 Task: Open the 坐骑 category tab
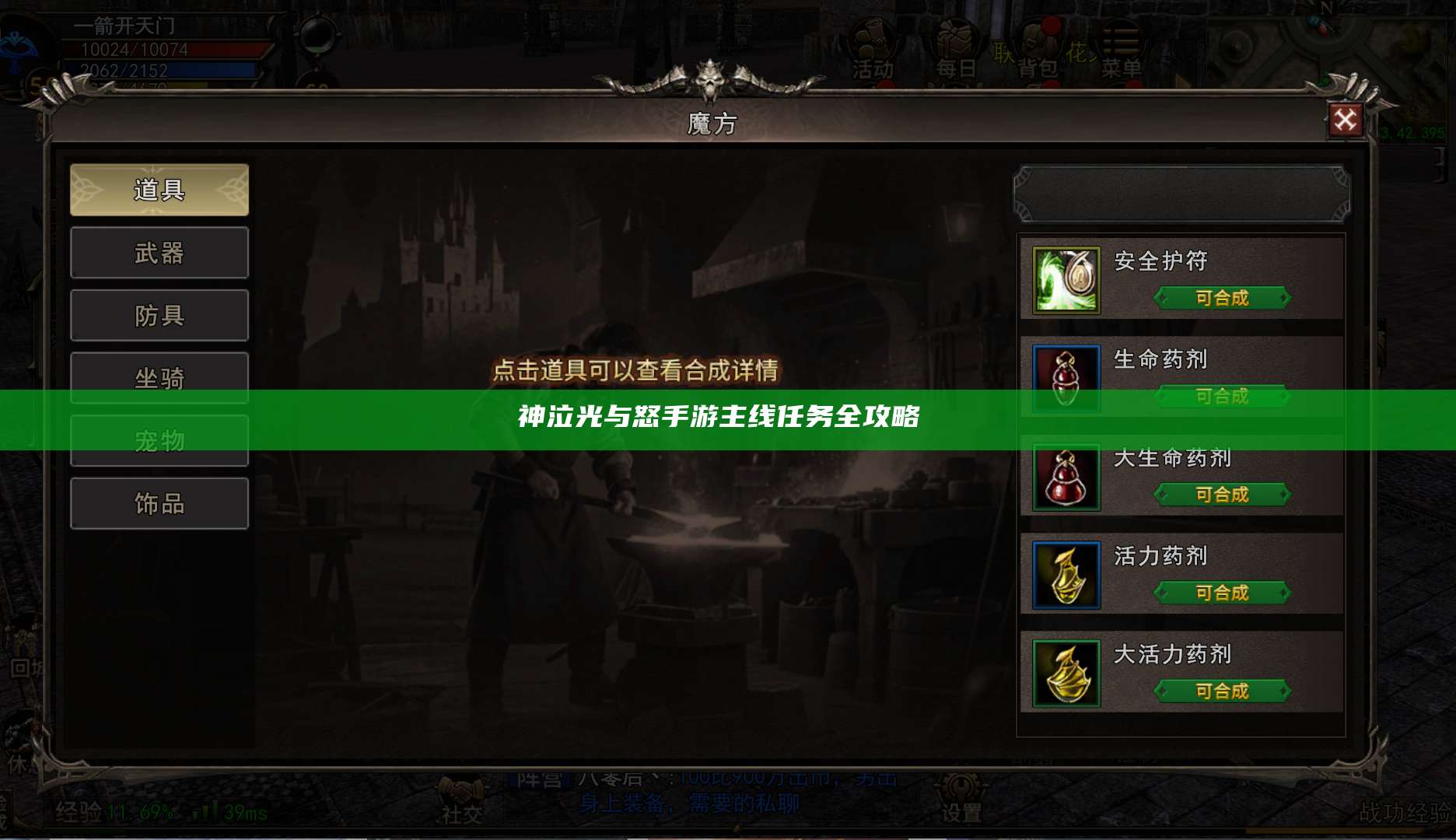[159, 377]
